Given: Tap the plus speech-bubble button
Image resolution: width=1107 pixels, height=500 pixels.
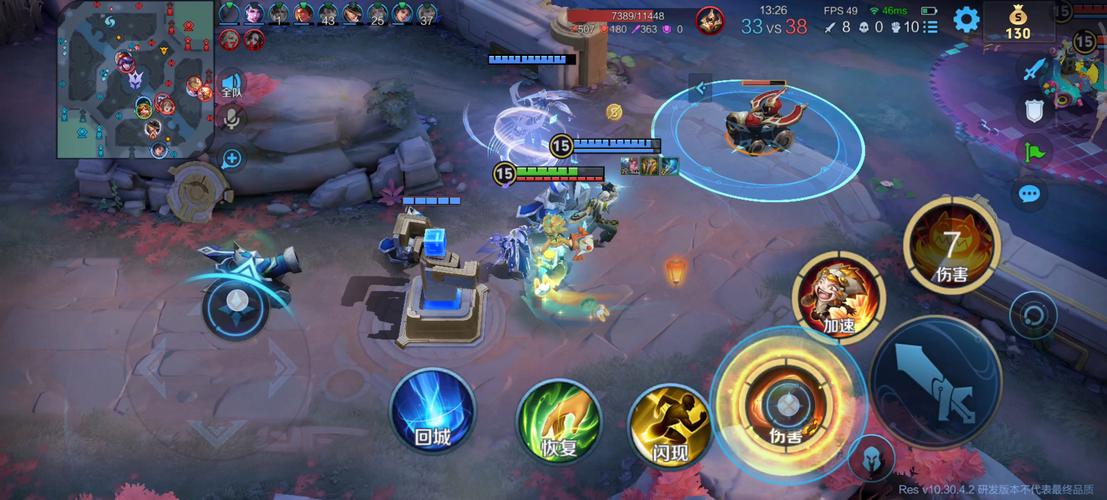Looking at the screenshot, I should (x=232, y=157).
